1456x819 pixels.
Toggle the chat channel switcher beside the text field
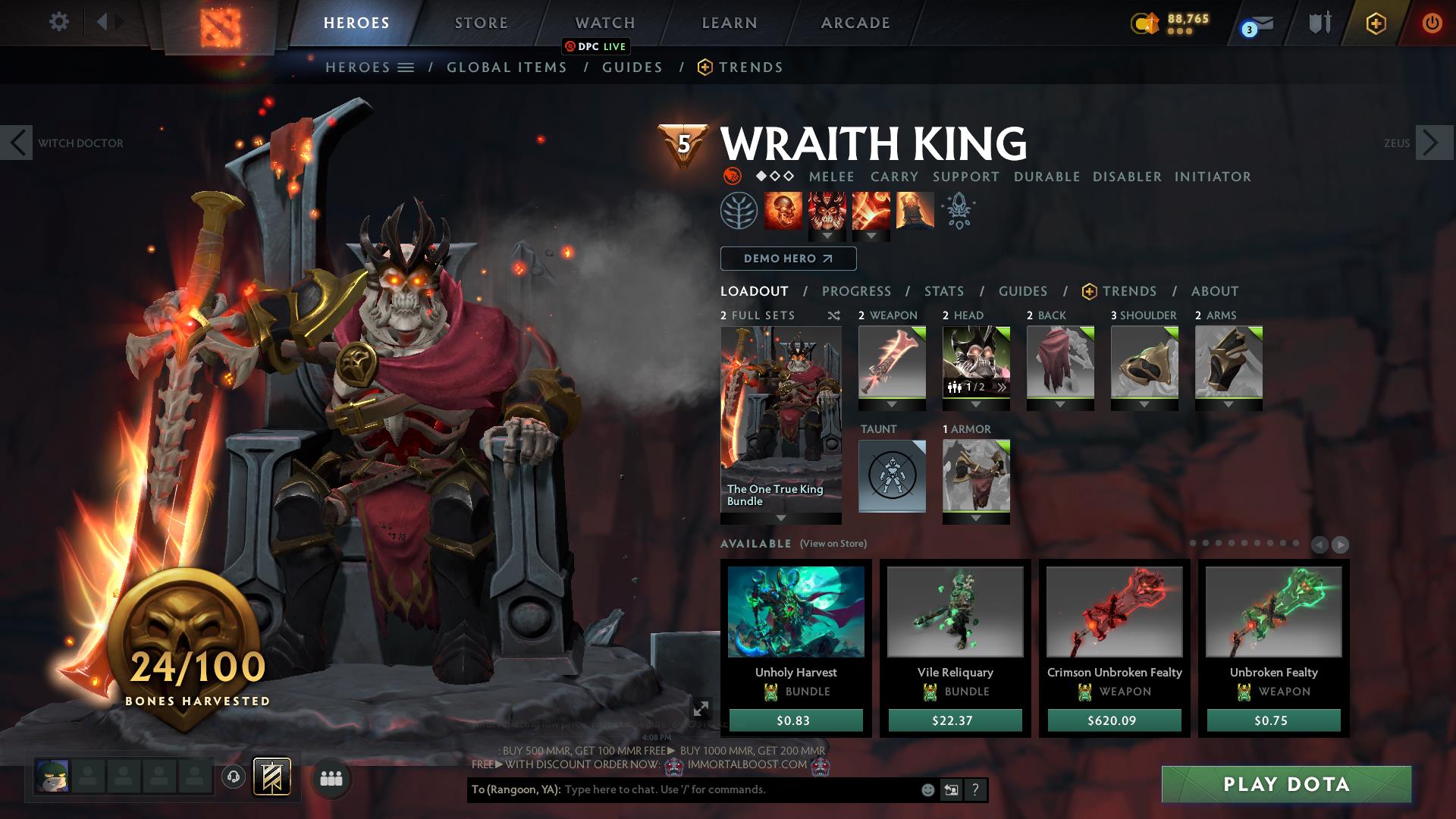[x=950, y=789]
